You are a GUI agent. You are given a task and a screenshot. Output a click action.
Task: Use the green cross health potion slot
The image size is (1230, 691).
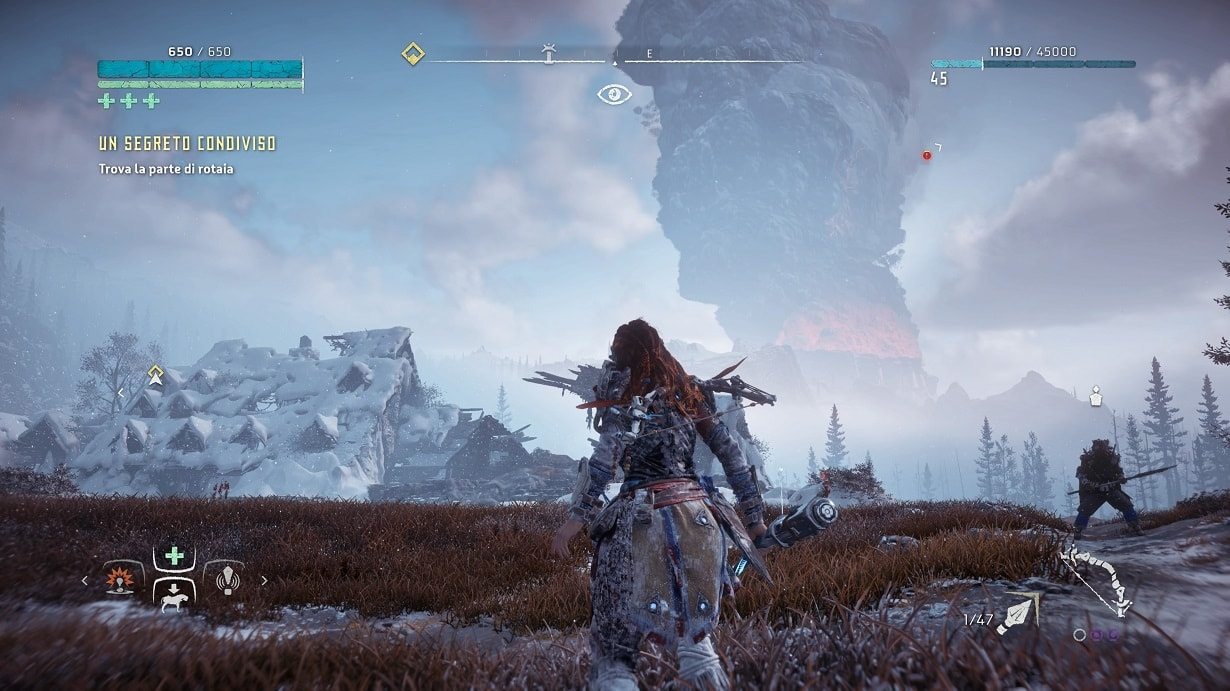pyautogui.click(x=173, y=556)
